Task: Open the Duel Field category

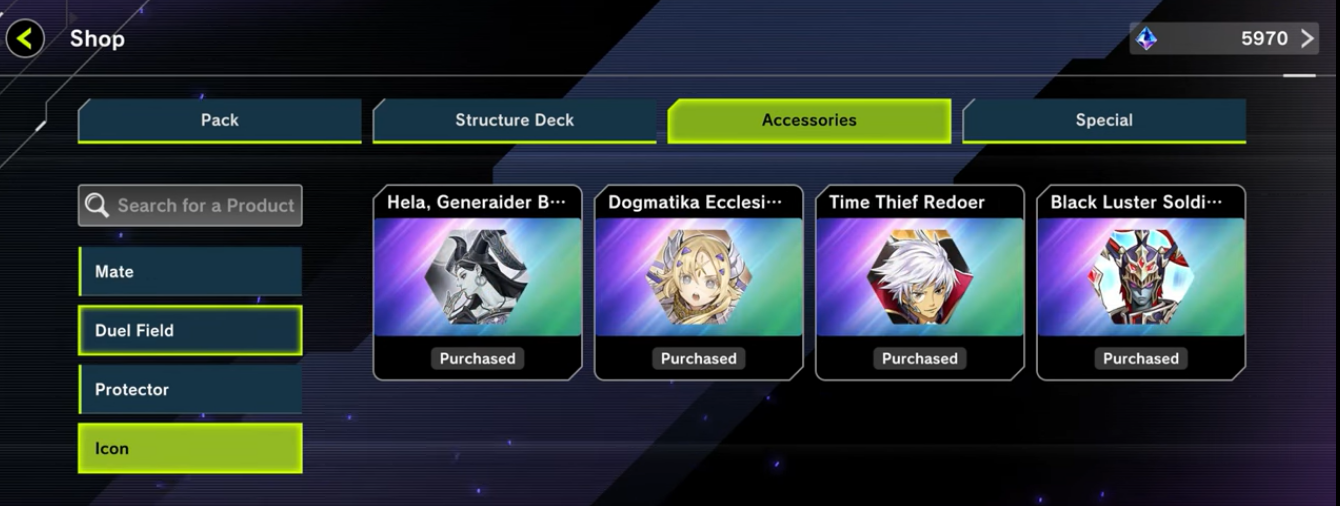Action: pyautogui.click(x=190, y=331)
